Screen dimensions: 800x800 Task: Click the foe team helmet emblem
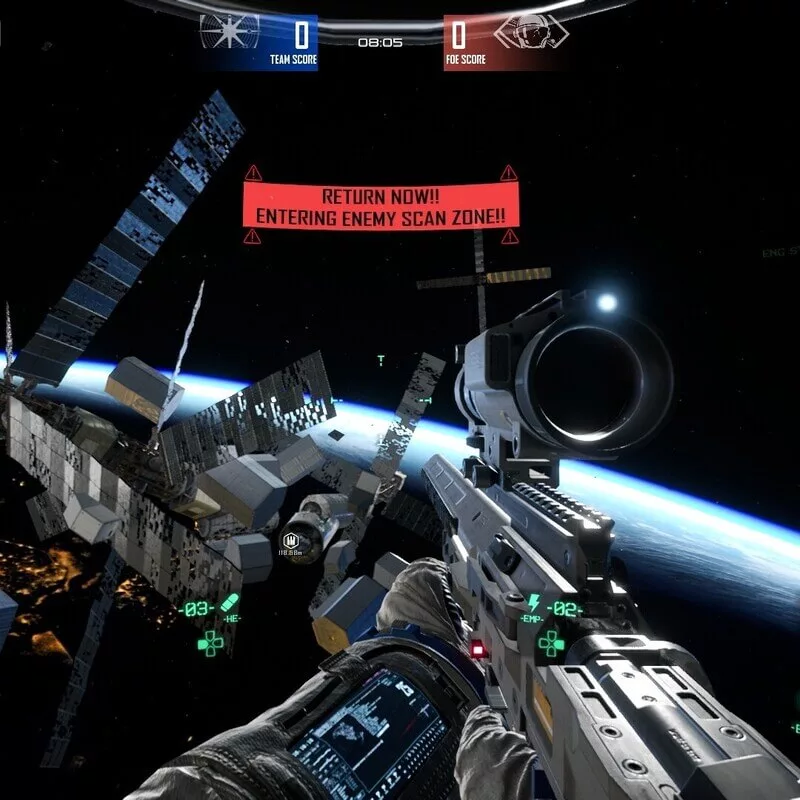(525, 34)
